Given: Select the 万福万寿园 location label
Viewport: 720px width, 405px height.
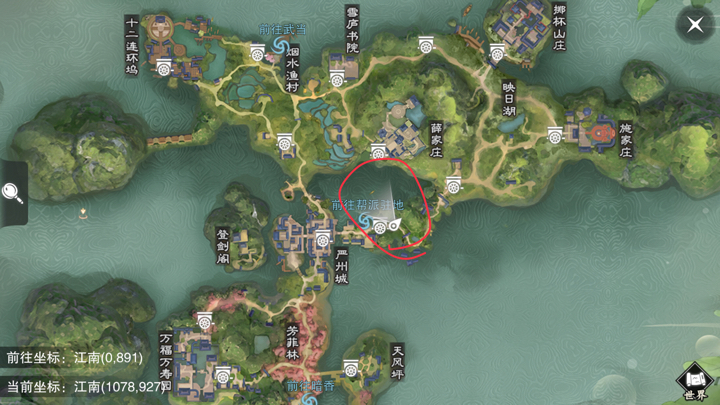Looking at the screenshot, I should tap(165, 356).
